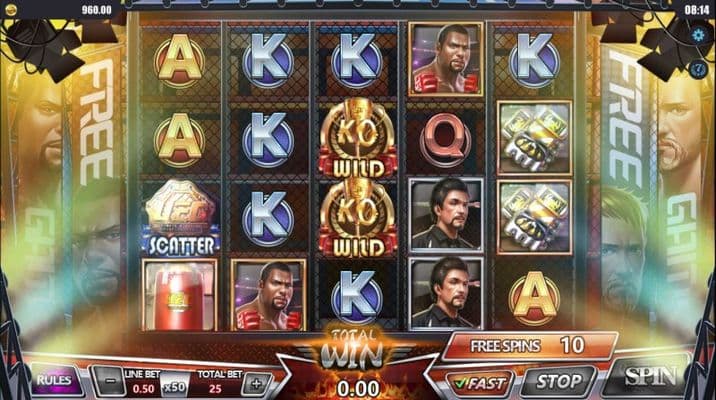Open help via the question mark icon
The image size is (716, 400).
pyautogui.click(x=700, y=67)
